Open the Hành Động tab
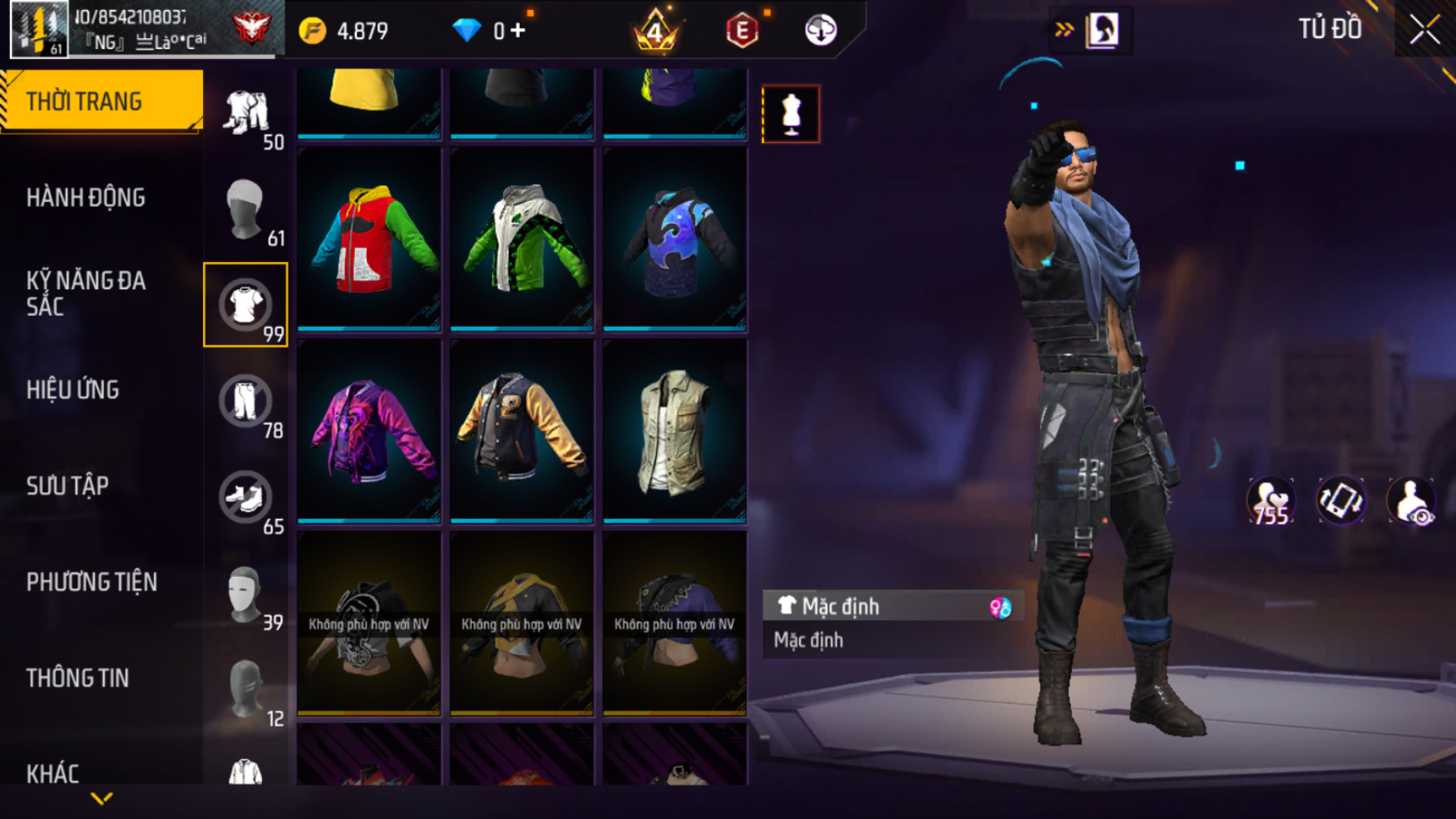Image resolution: width=1456 pixels, height=819 pixels. (x=86, y=198)
